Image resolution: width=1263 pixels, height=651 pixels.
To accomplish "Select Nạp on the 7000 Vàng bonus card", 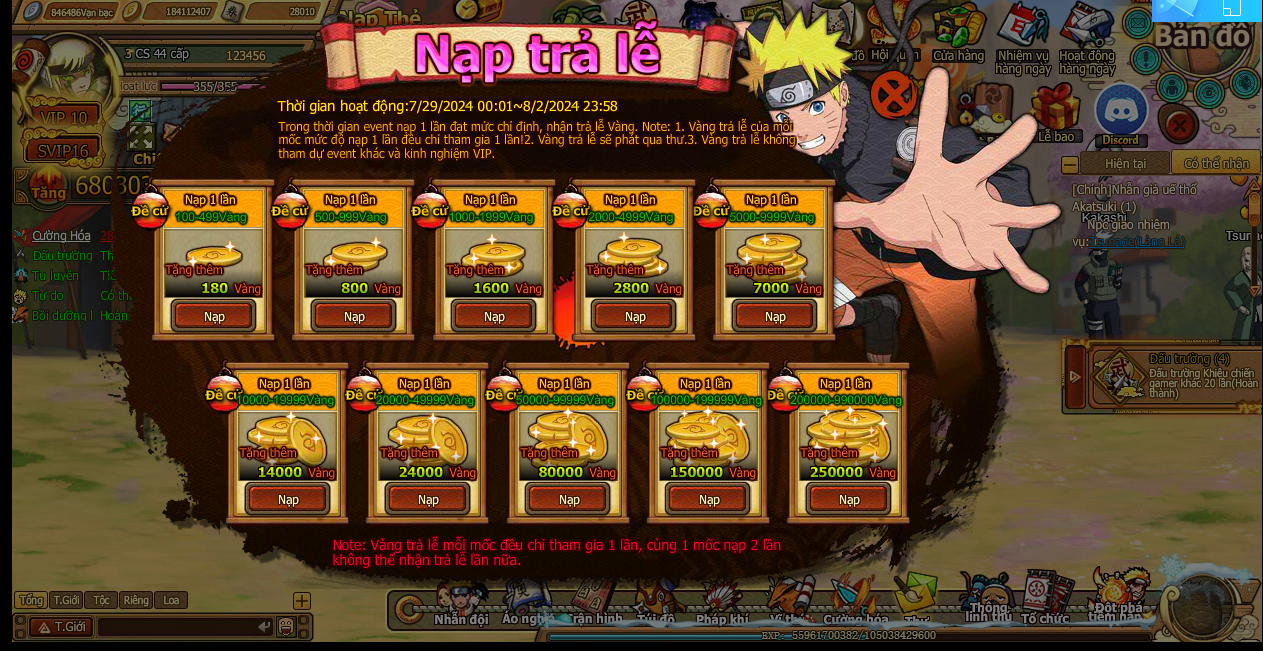I will (775, 316).
